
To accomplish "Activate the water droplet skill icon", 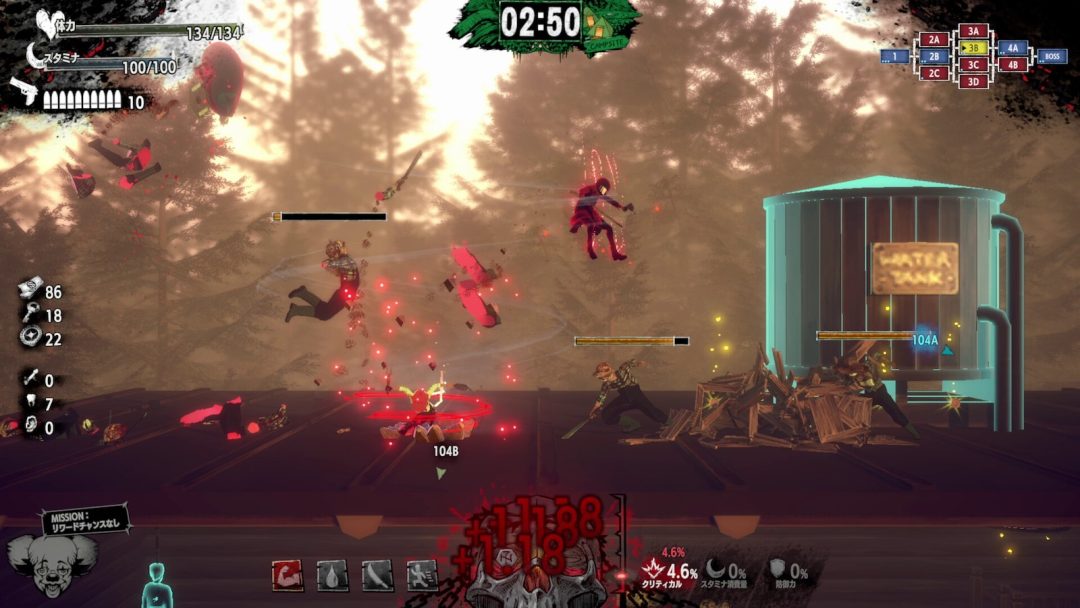I will click(x=332, y=574).
